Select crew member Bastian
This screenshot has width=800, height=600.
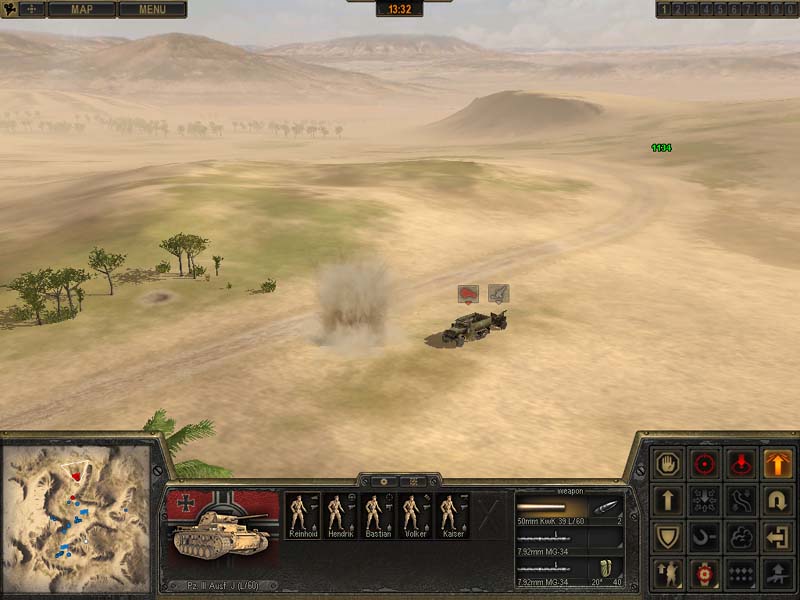pos(377,516)
